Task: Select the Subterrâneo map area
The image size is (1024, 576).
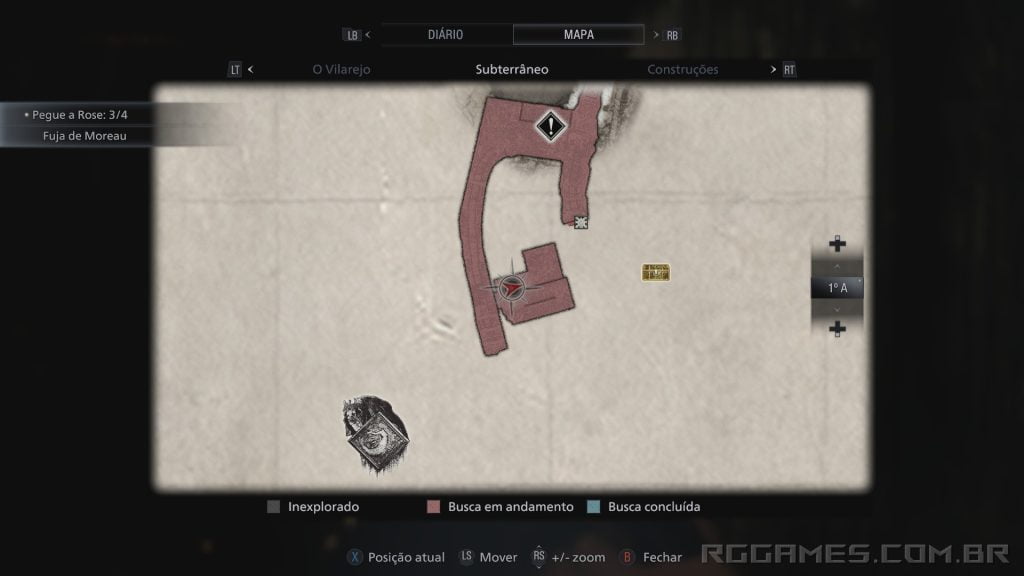Action: (512, 70)
